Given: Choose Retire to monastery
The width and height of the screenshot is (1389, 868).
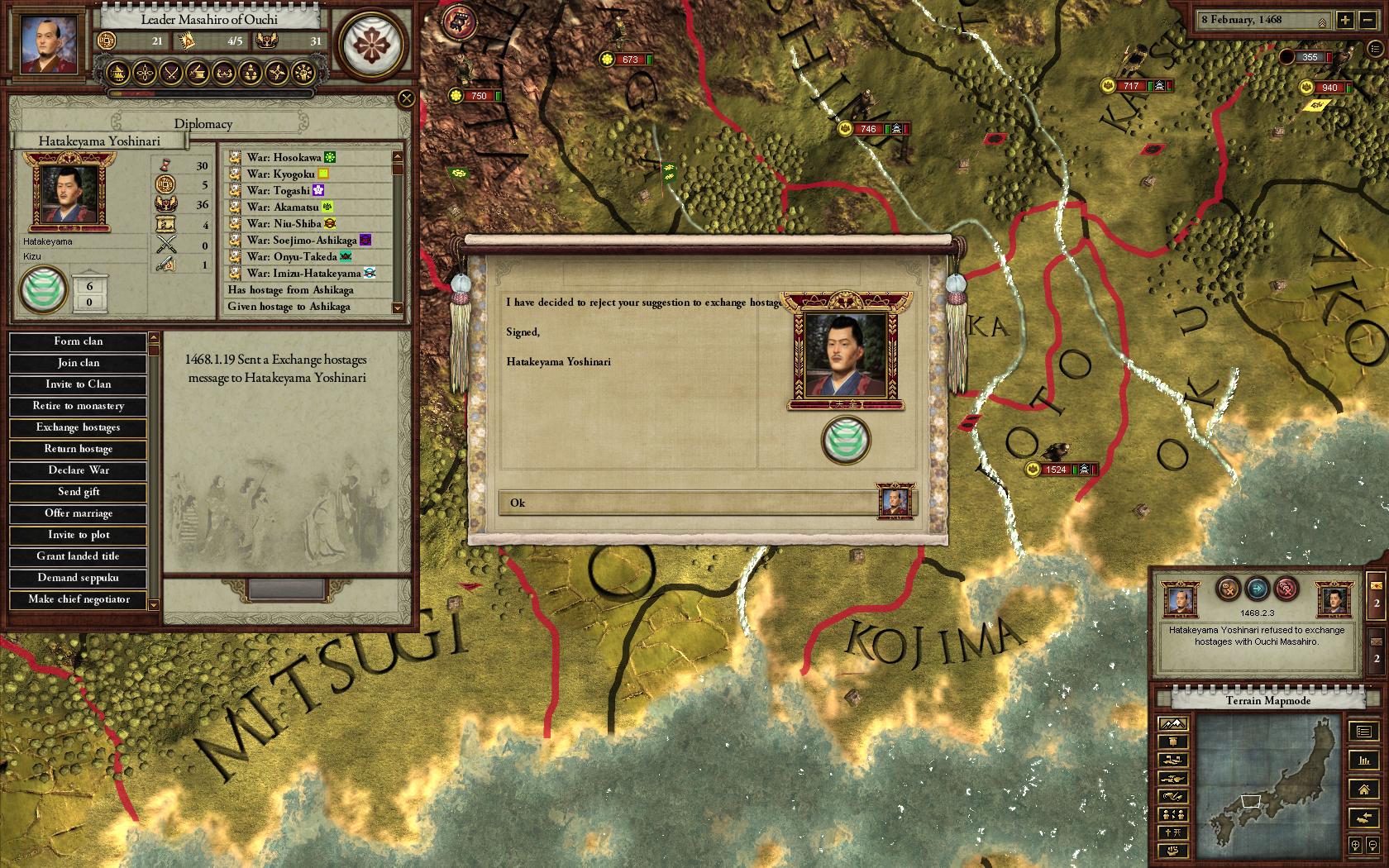Looking at the screenshot, I should point(79,406).
